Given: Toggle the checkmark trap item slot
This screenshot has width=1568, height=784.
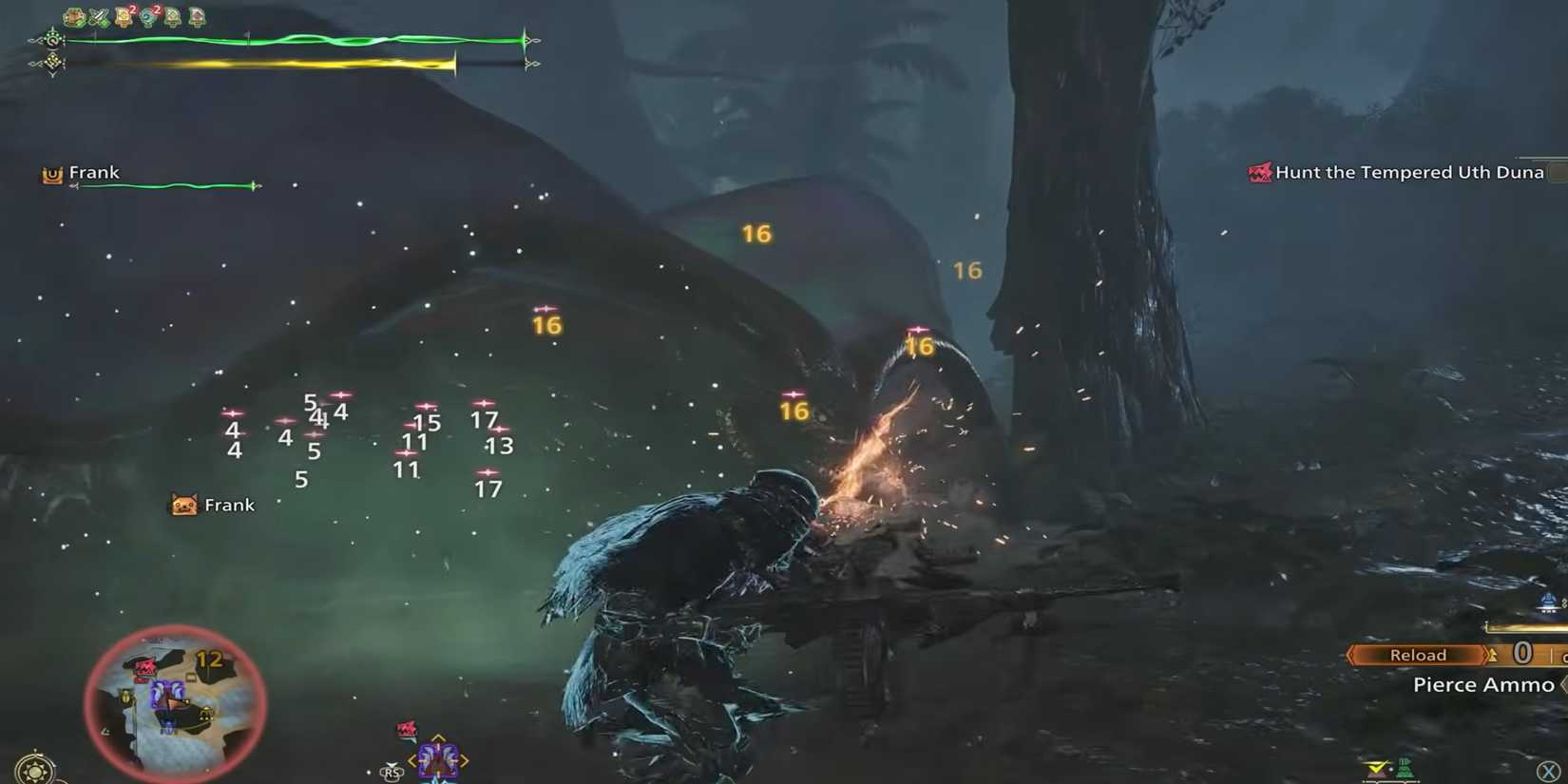Looking at the screenshot, I should point(1375,769).
